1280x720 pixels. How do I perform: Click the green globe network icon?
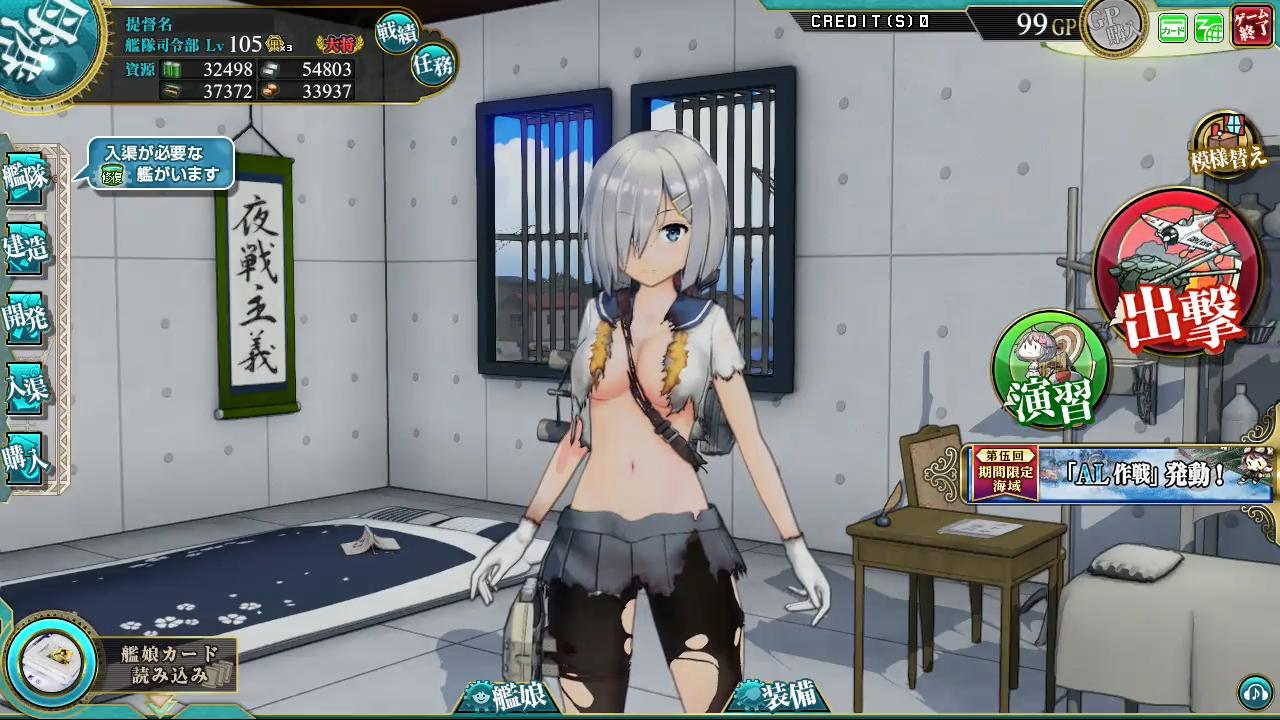(x=1209, y=29)
